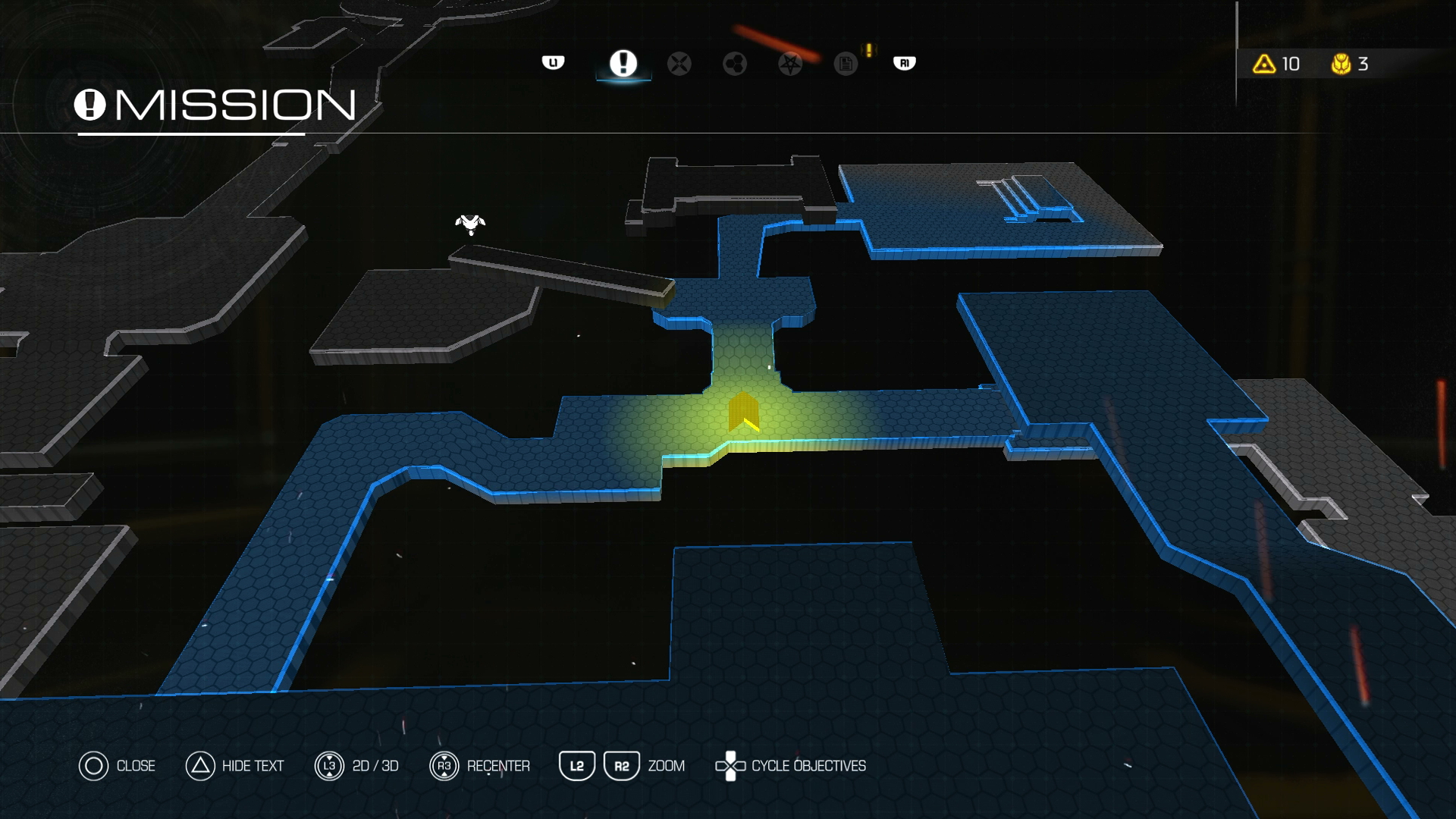Click the D-pad Cycle Objectives icon
This screenshot has height=819, width=1456.
click(x=731, y=766)
